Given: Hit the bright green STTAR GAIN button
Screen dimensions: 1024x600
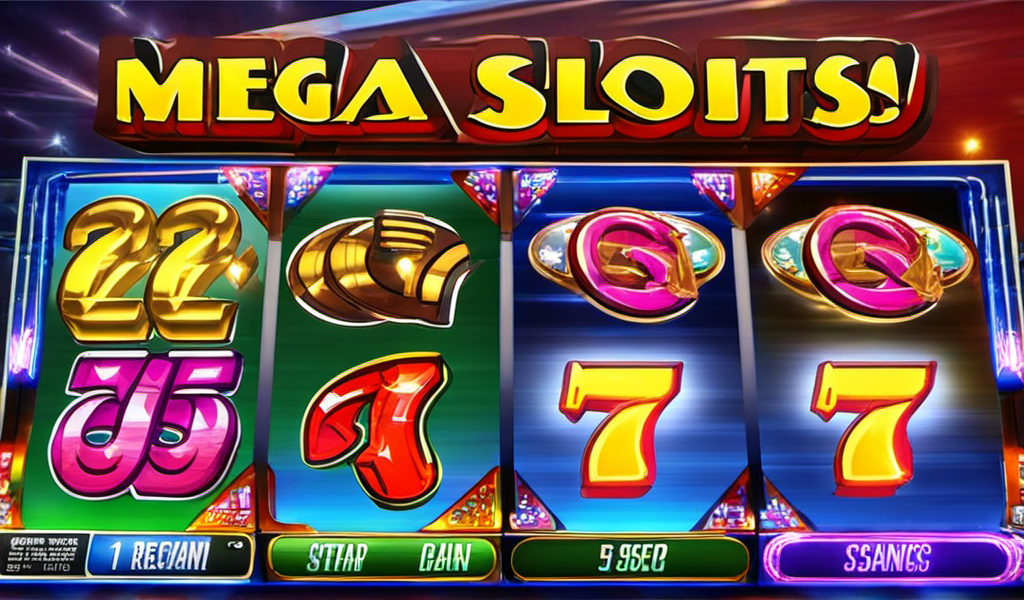Looking at the screenshot, I should point(383,556).
